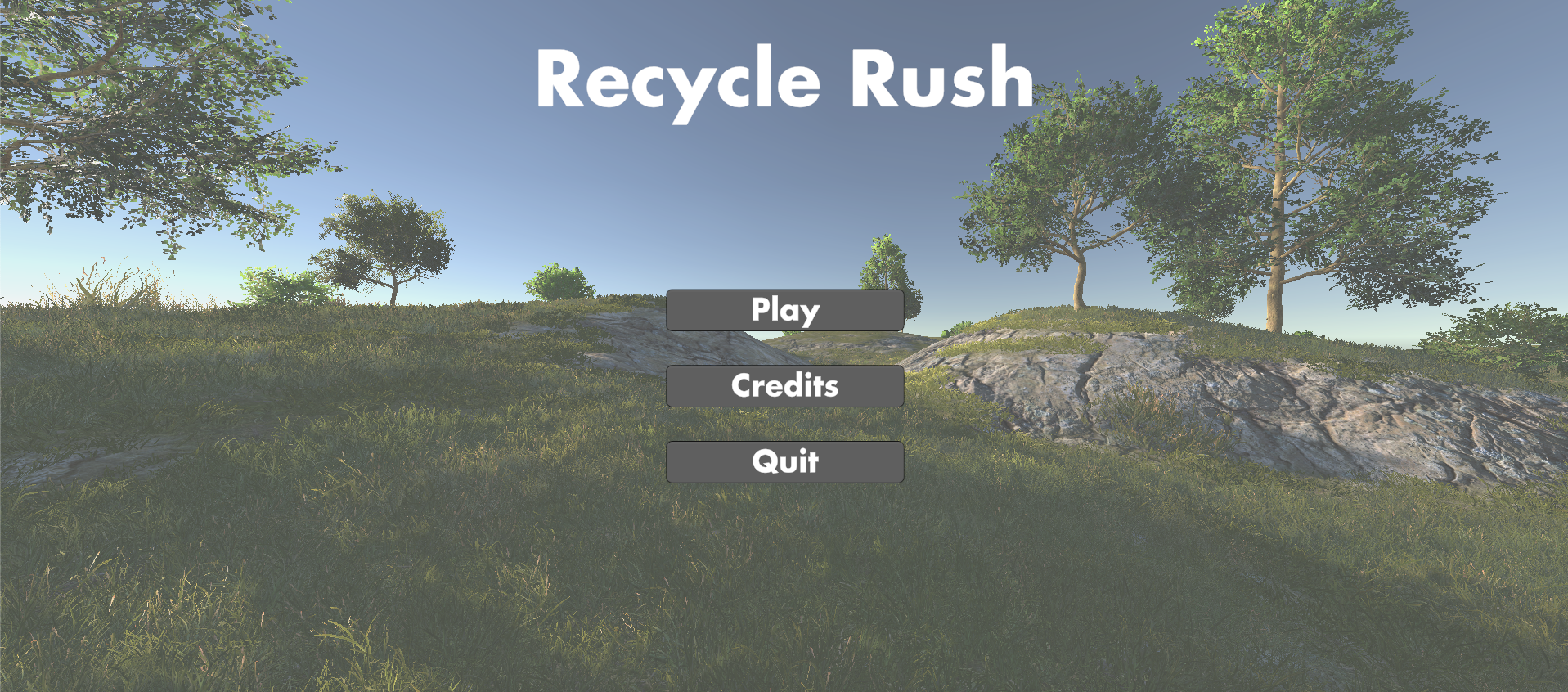
Task: Click the second option in the menu list
Action: 784,385
